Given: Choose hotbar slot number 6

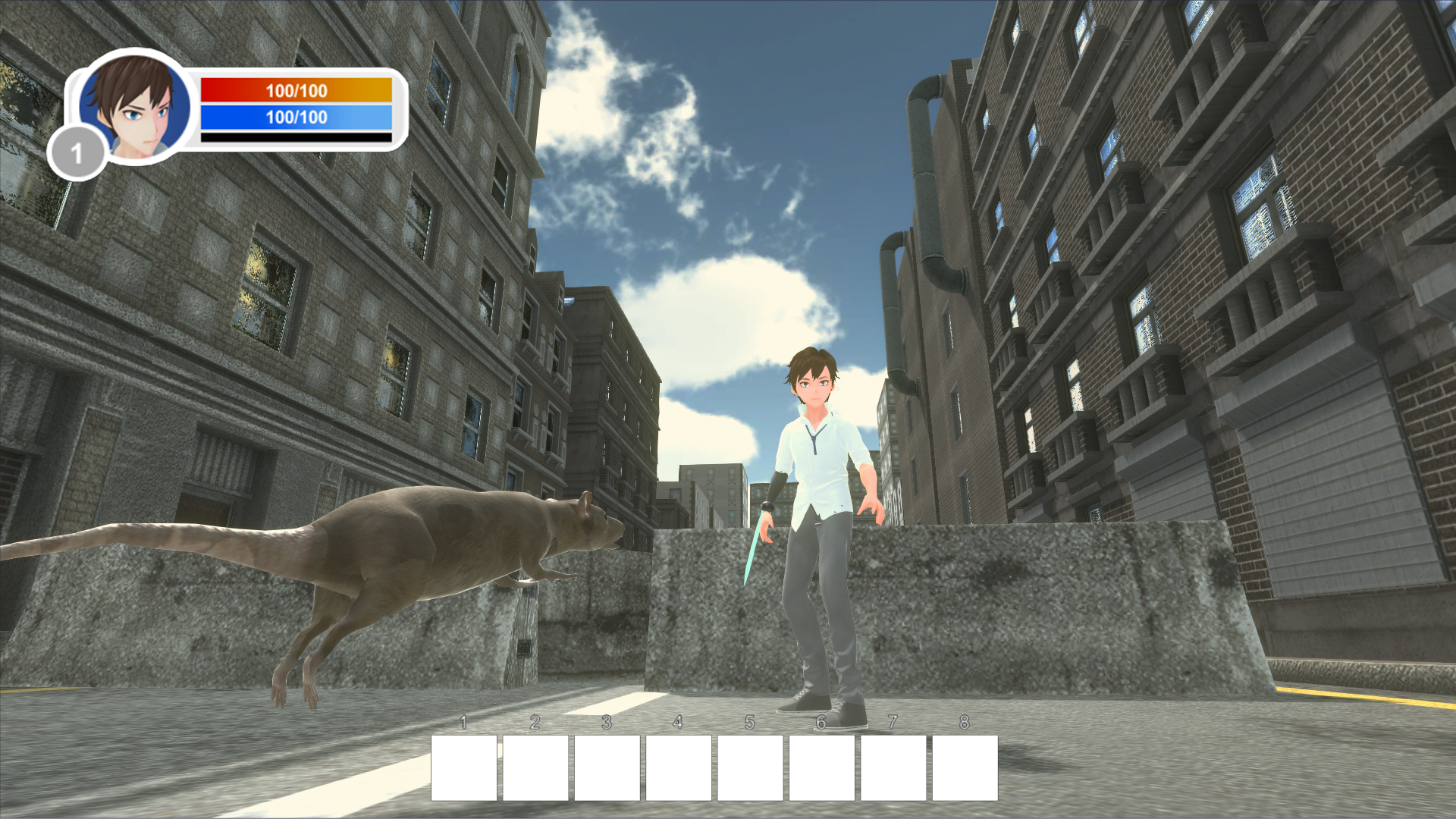Looking at the screenshot, I should (x=821, y=767).
